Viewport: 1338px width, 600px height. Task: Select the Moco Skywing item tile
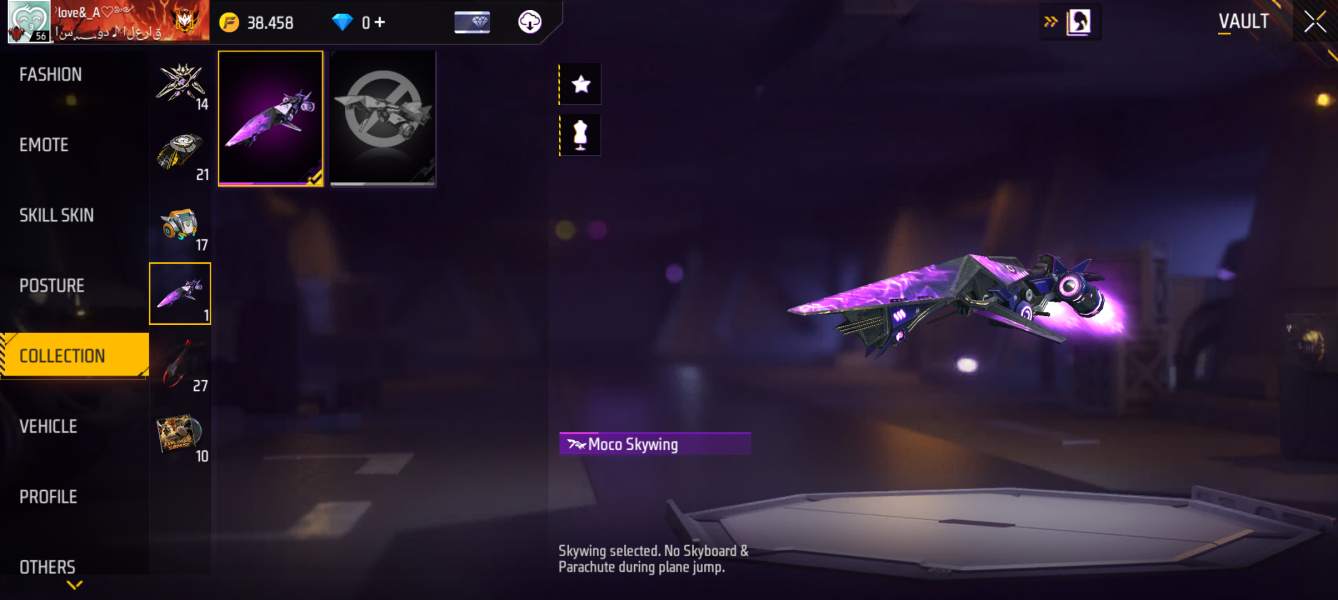270,118
